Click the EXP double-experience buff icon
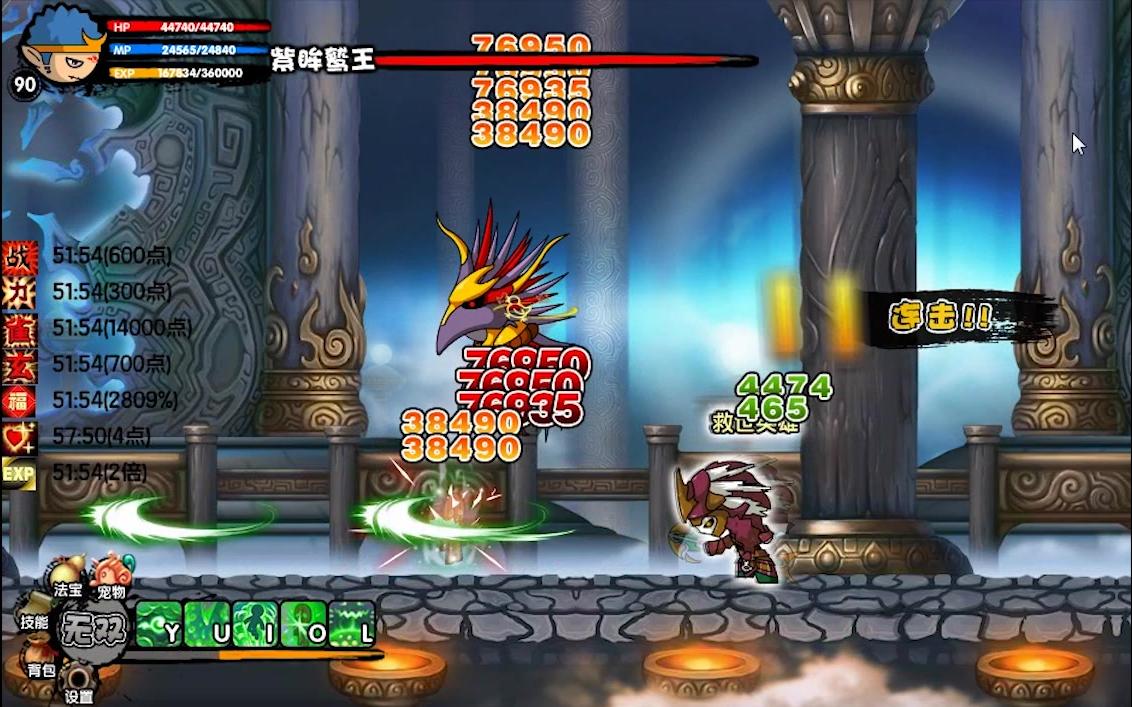This screenshot has width=1132, height=707. tap(19, 472)
